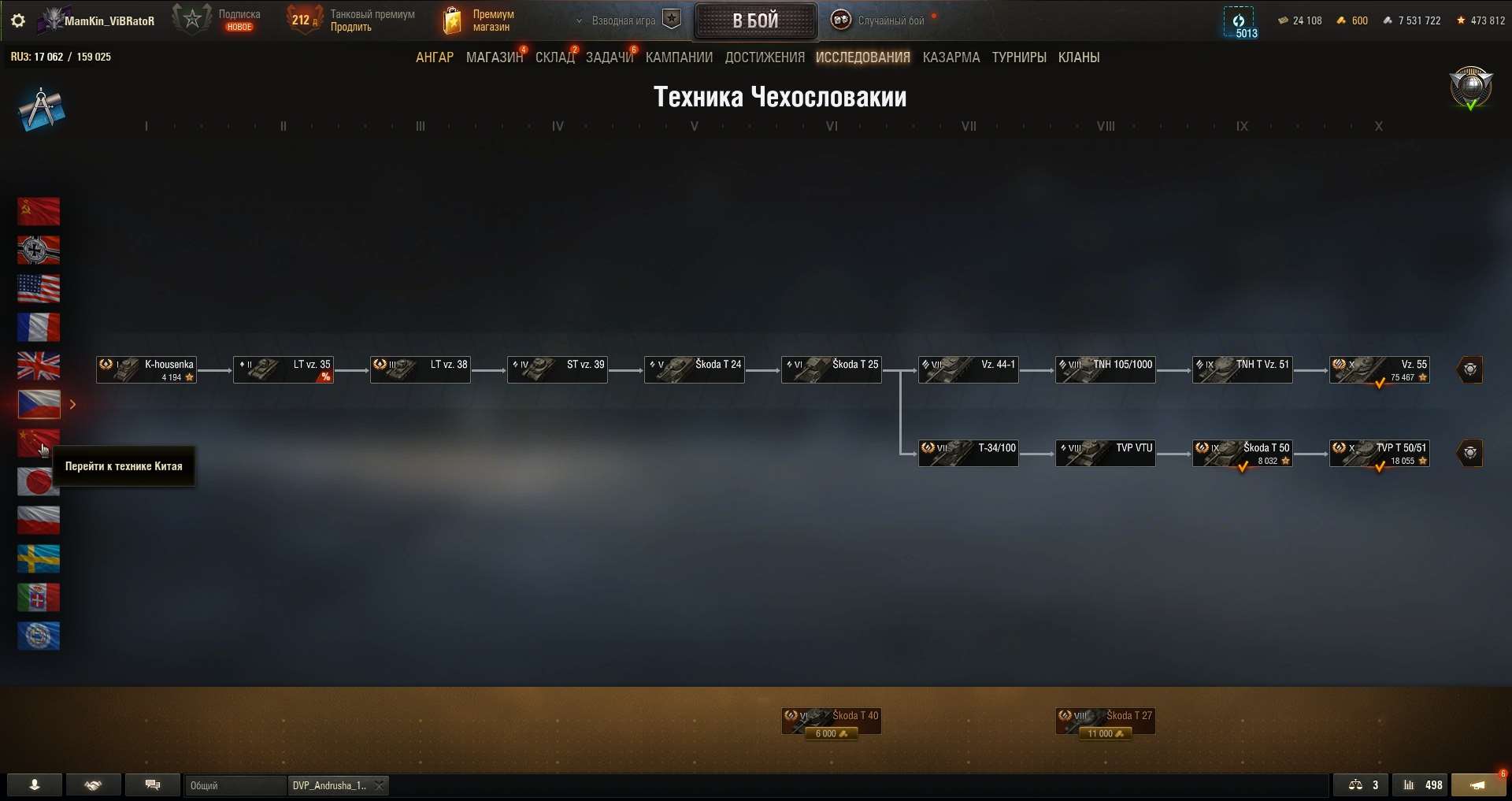
Task: Switch to the КАЗАРМА tab
Action: (x=951, y=57)
